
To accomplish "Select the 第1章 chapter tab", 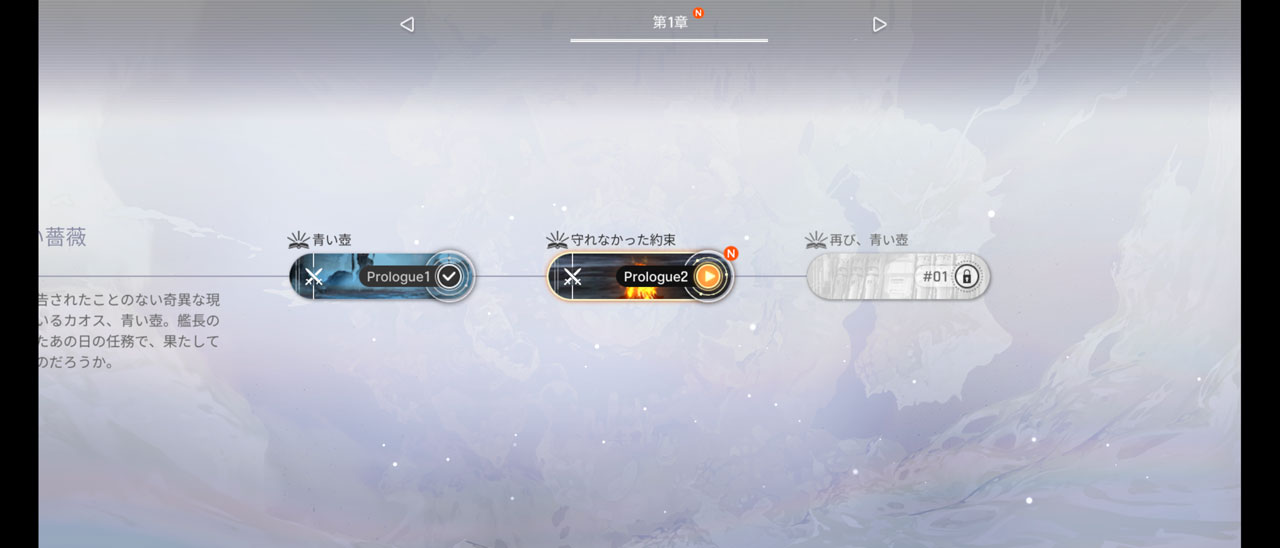I will click(x=670, y=22).
